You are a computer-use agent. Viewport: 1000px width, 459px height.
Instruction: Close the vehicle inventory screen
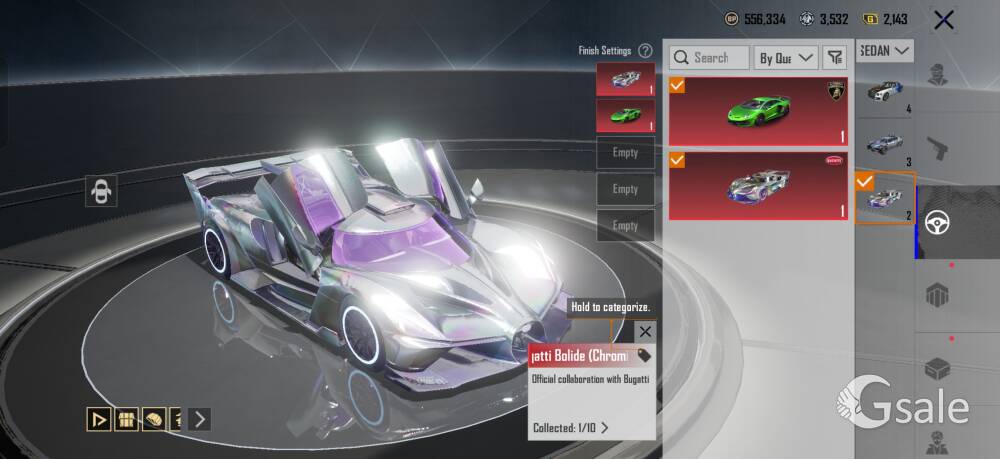tap(942, 19)
